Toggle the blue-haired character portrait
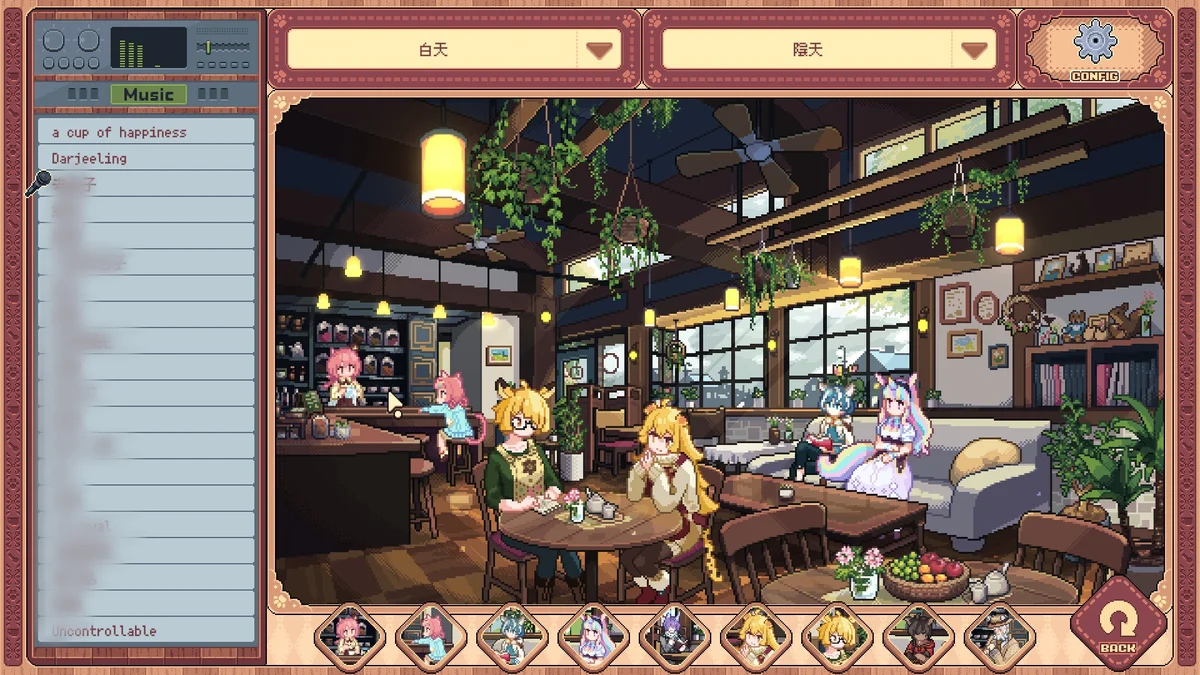The width and height of the screenshot is (1200, 675). (512, 637)
